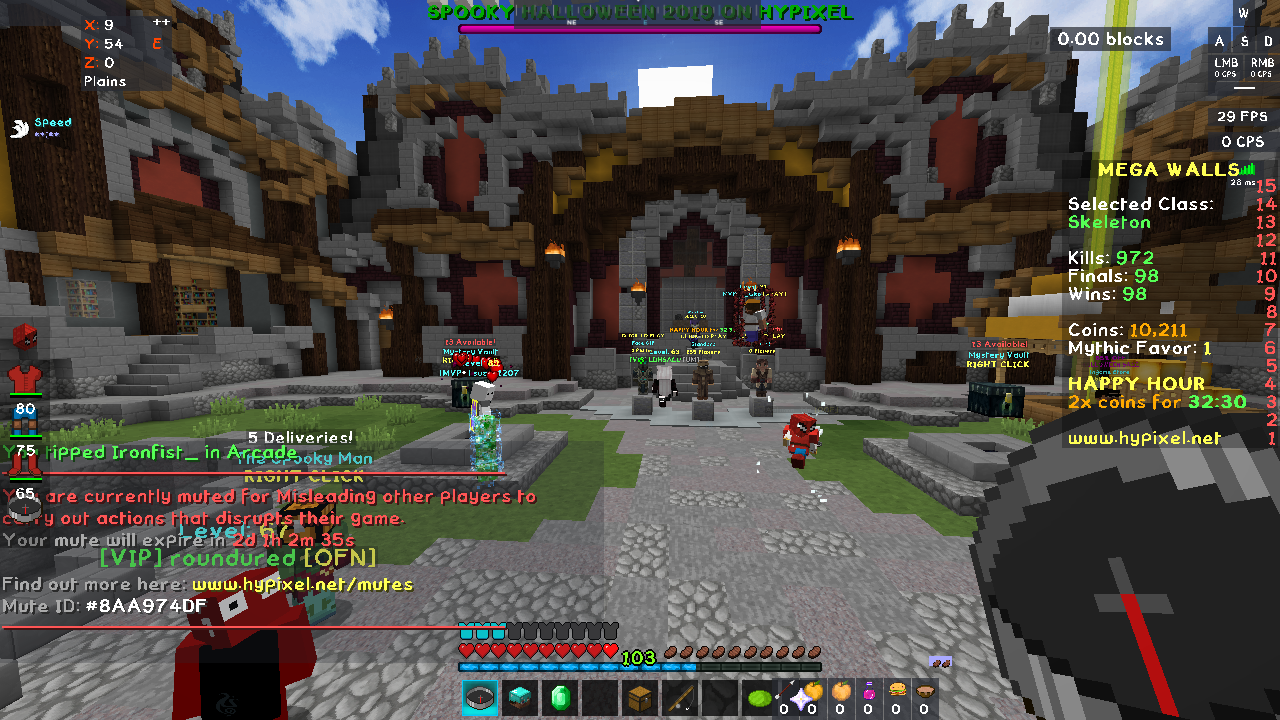Toggle the W key overlay indicator

click(1242, 14)
